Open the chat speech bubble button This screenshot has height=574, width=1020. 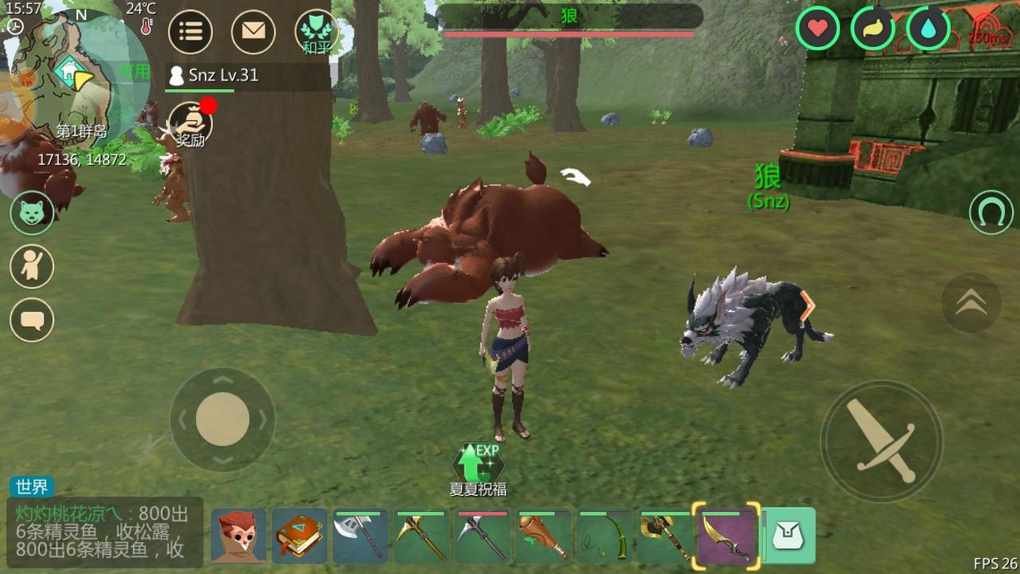(x=32, y=320)
